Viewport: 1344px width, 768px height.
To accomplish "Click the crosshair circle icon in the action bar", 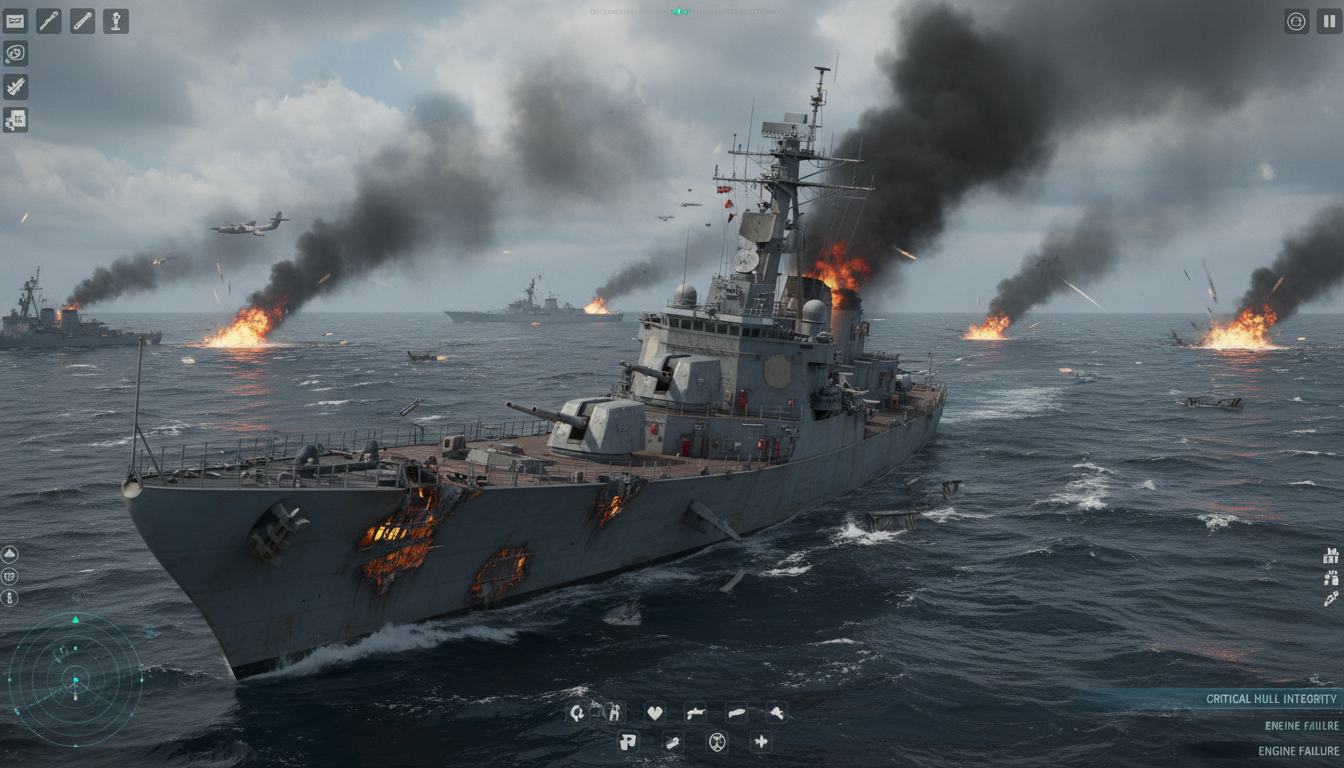I will [717, 742].
